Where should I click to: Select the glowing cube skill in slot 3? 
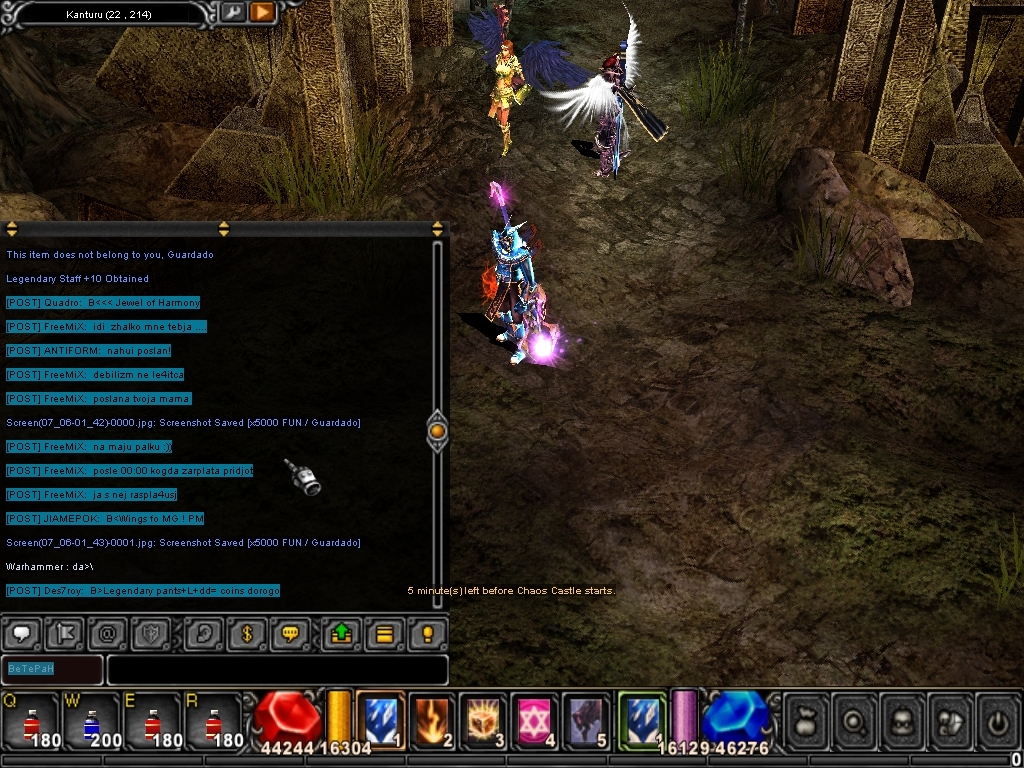pos(484,720)
